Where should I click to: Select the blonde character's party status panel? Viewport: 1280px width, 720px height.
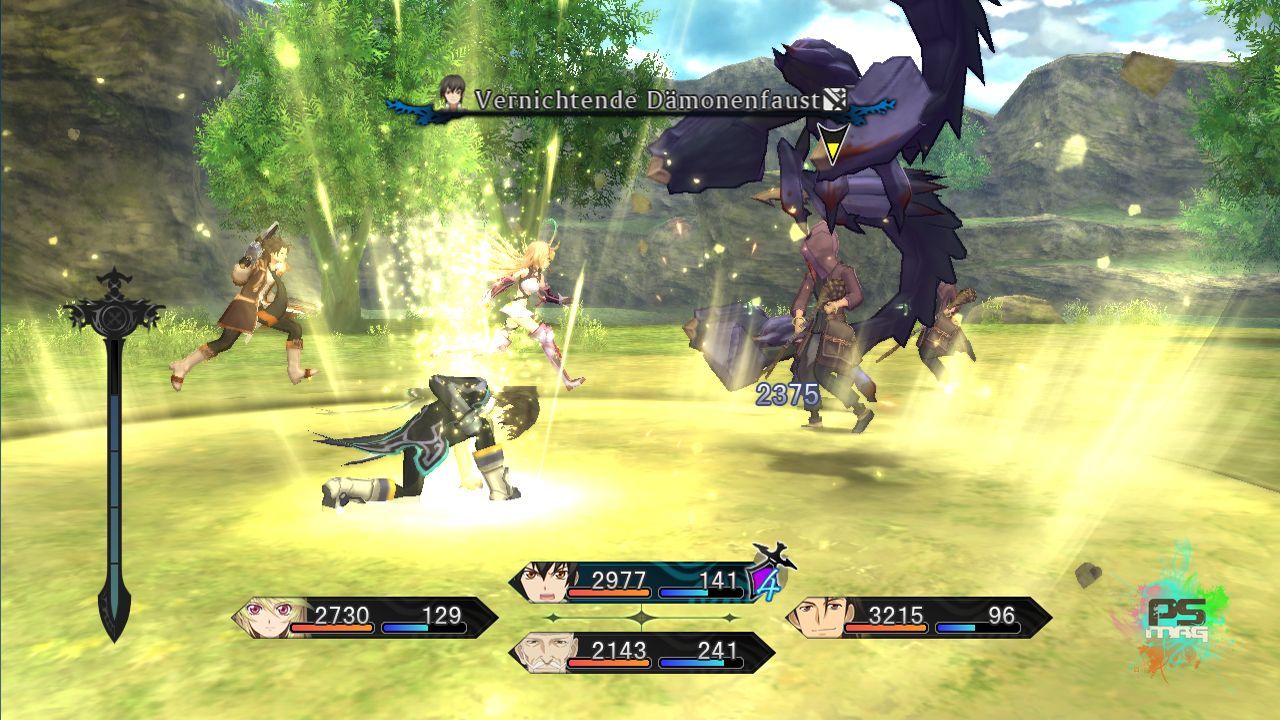click(365, 617)
